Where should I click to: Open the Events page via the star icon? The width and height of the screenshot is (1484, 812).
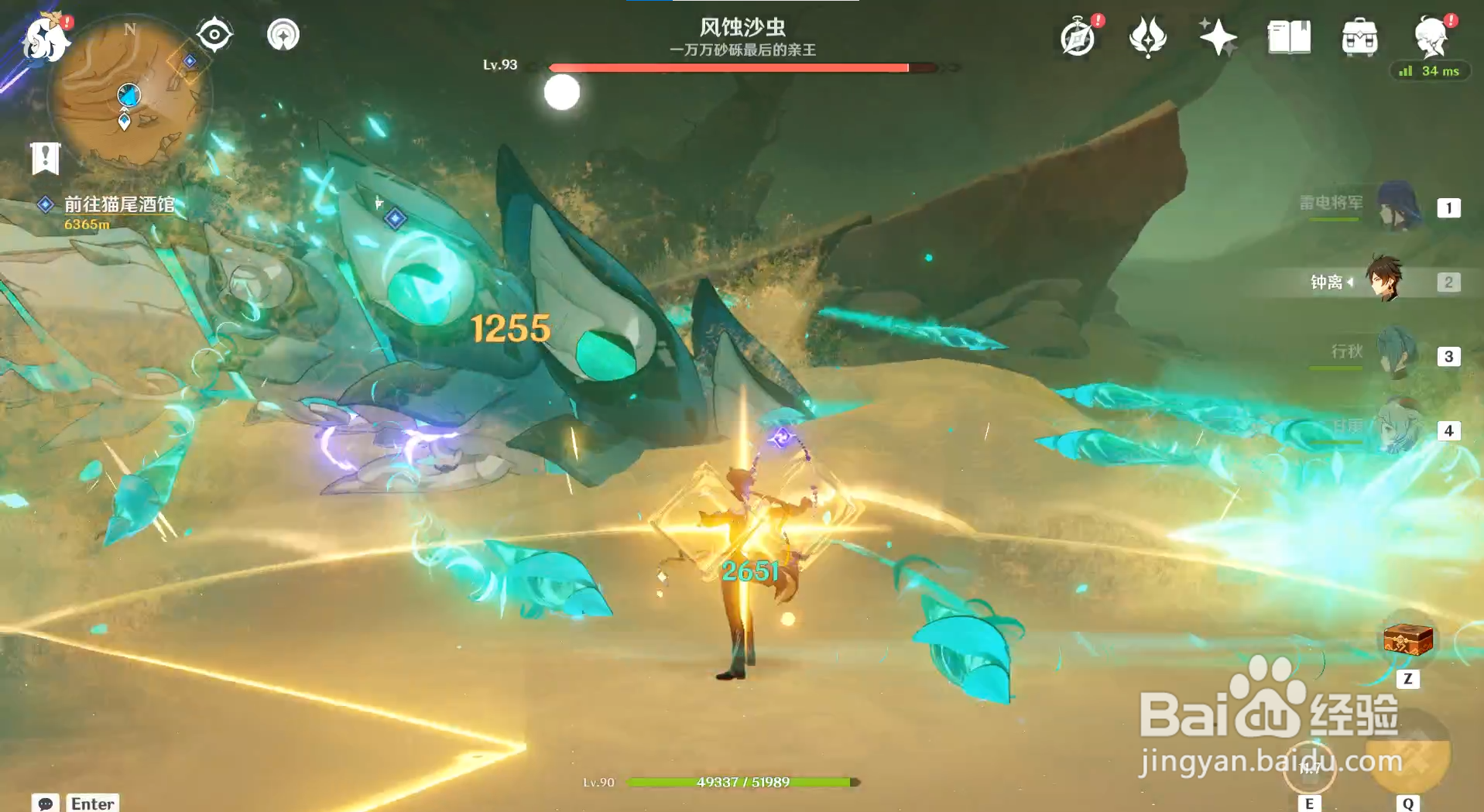pyautogui.click(x=1217, y=36)
